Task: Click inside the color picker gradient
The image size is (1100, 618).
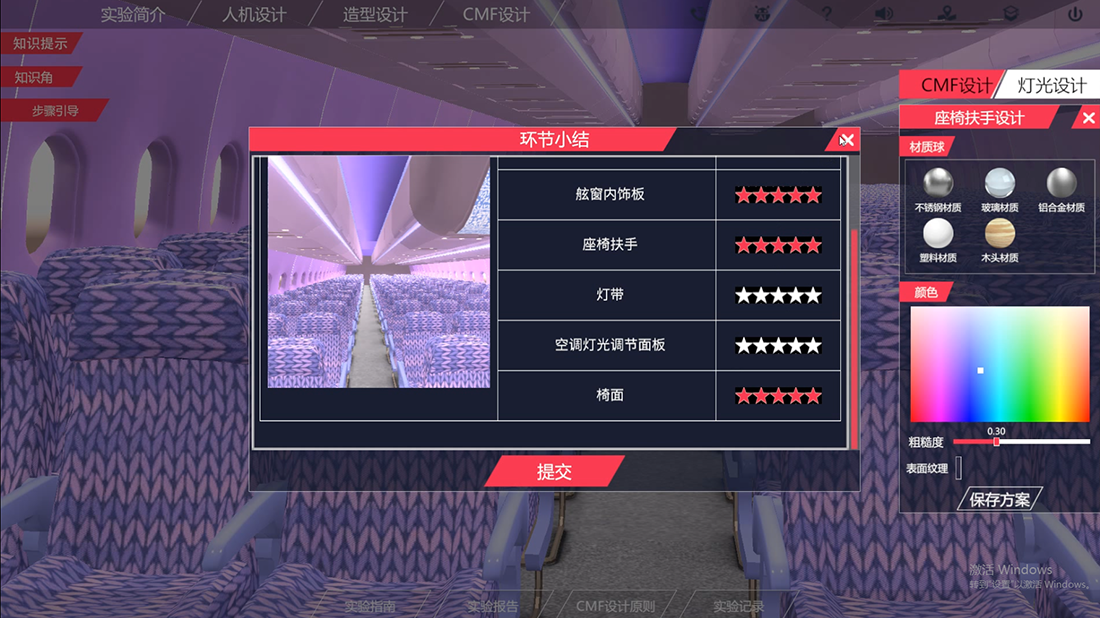Action: (x=999, y=364)
